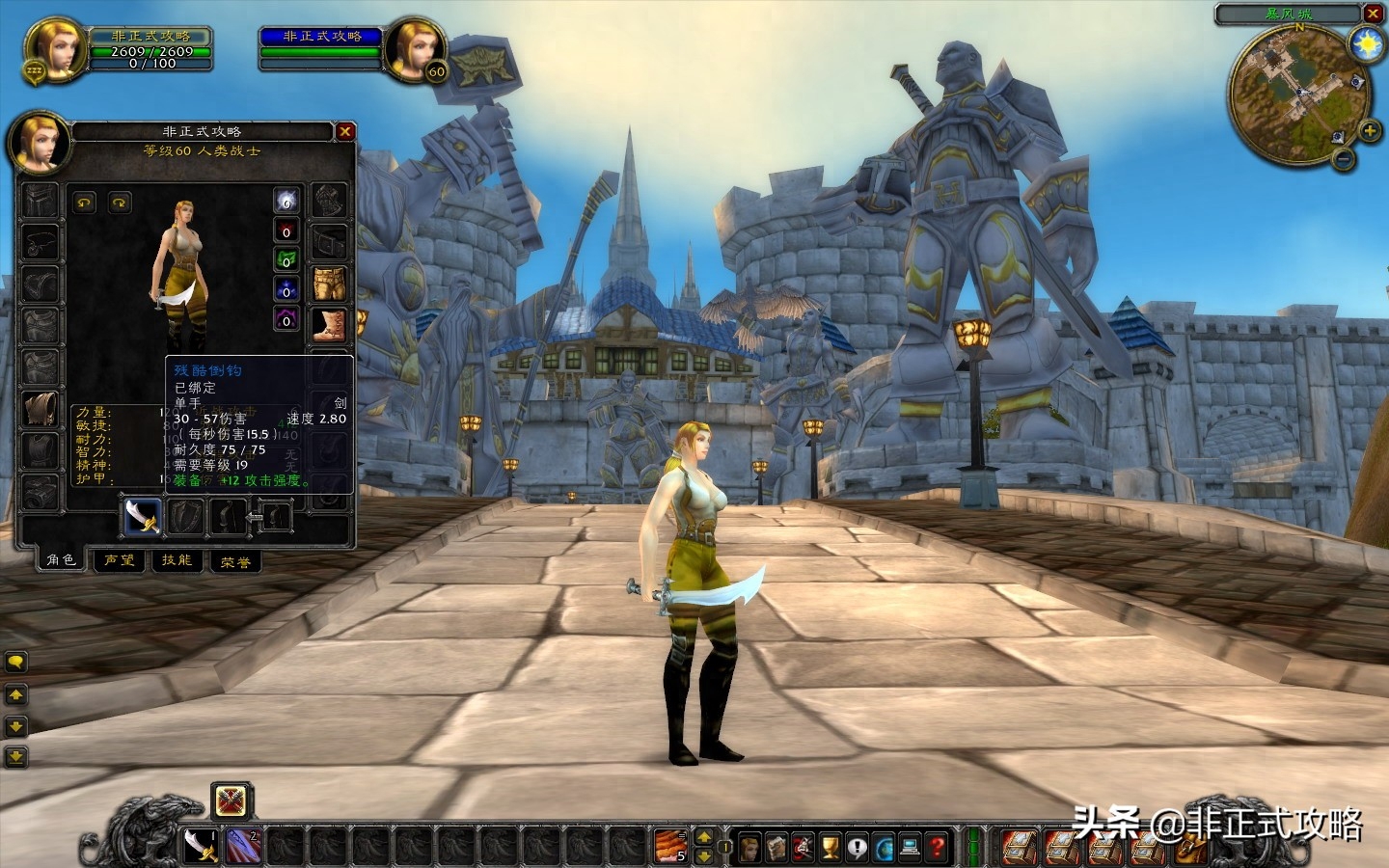Select the equipped shirt slot
This screenshot has height=868, width=1389.
41,407
